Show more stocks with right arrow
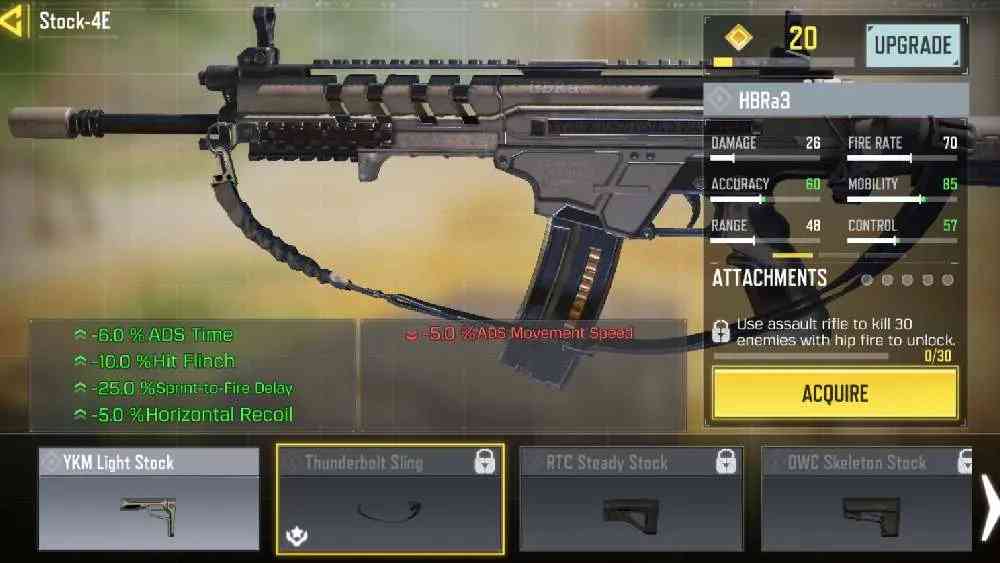 click(x=989, y=499)
